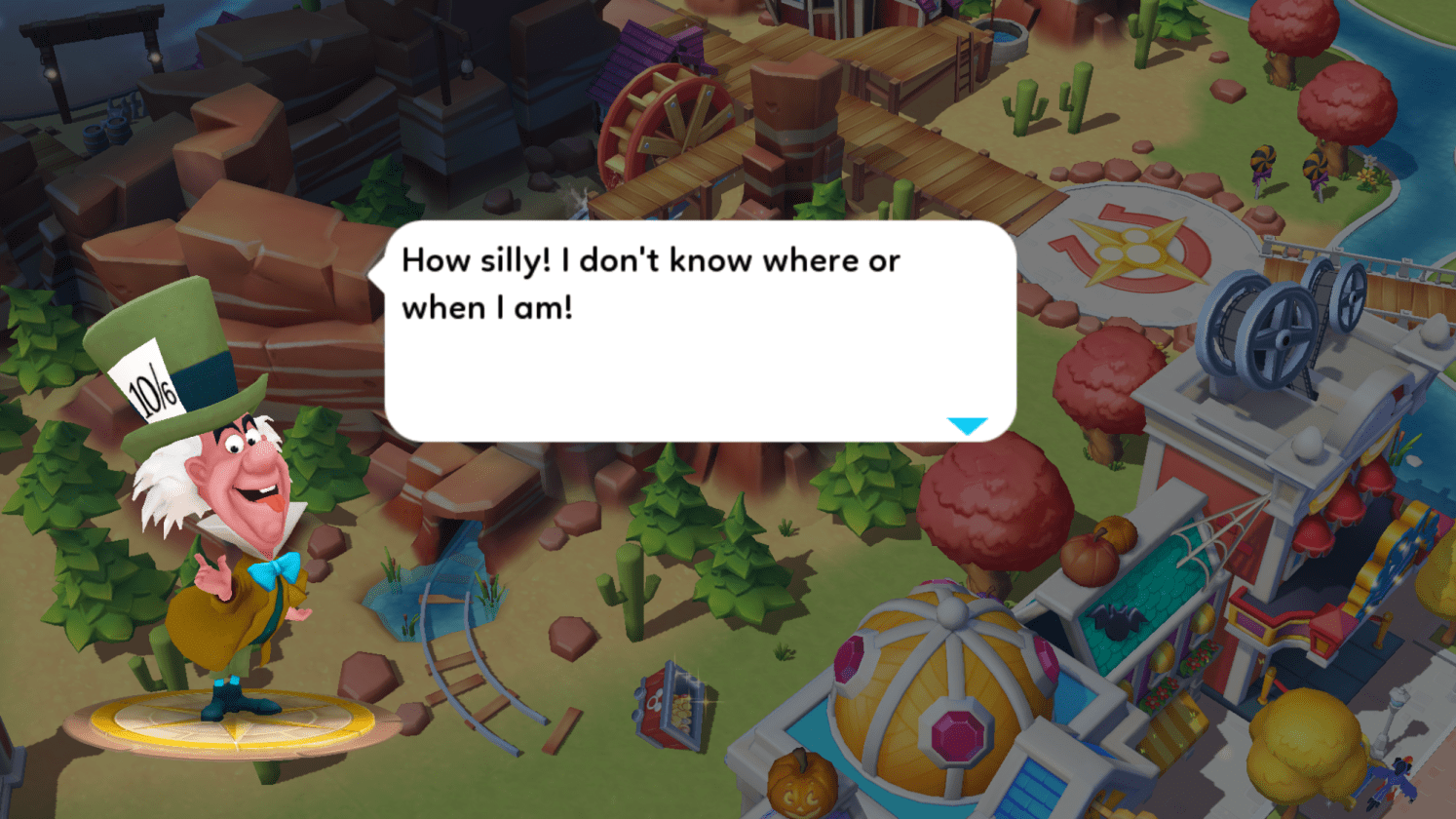This screenshot has height=819, width=1456.
Task: Tap the blue arrow to continue dialogue
Action: [967, 426]
